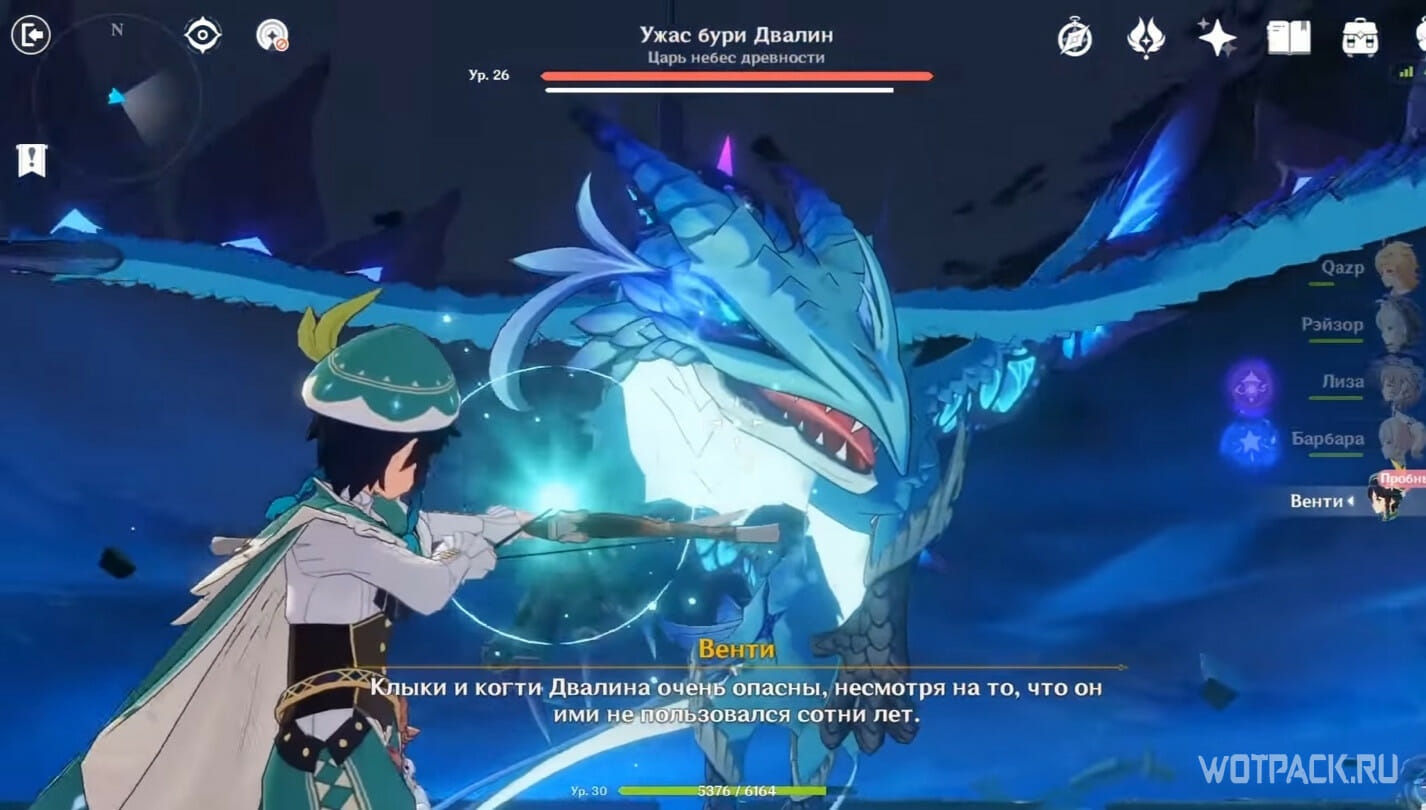1426x810 pixels.
Task: Leave the domain via the exit icon
Action: tap(31, 36)
